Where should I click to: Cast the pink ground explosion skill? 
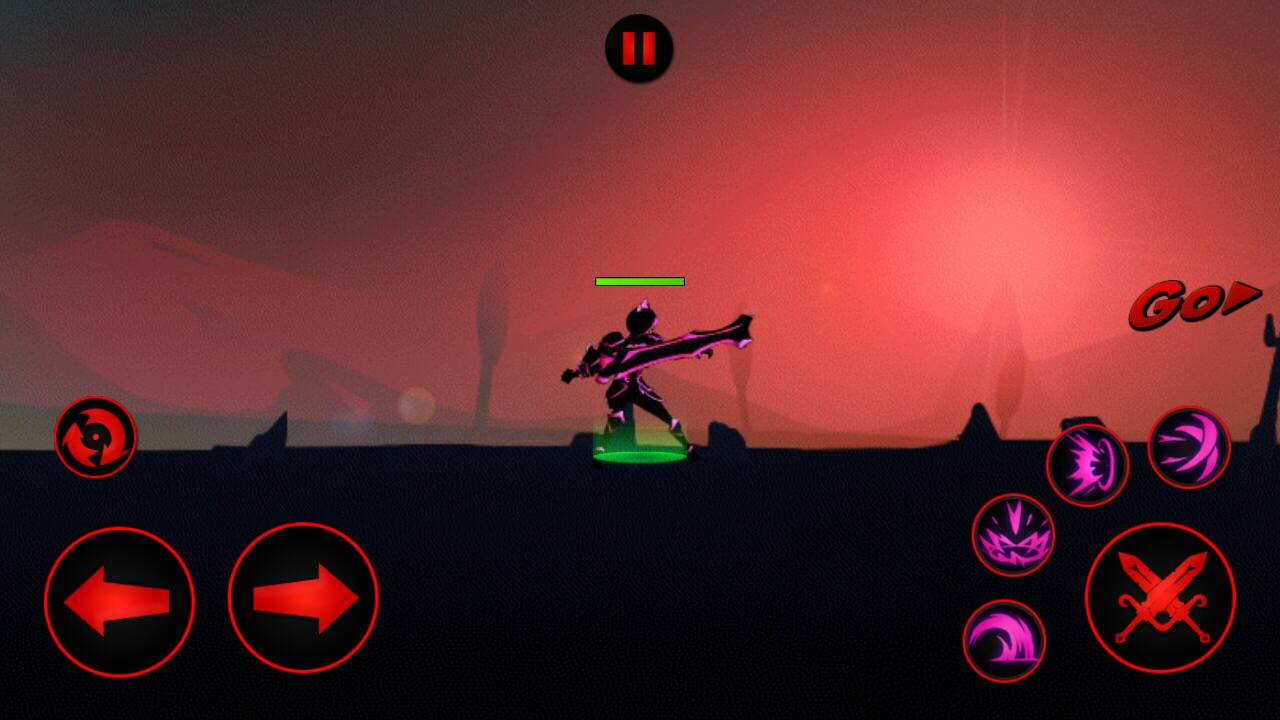point(1013,535)
